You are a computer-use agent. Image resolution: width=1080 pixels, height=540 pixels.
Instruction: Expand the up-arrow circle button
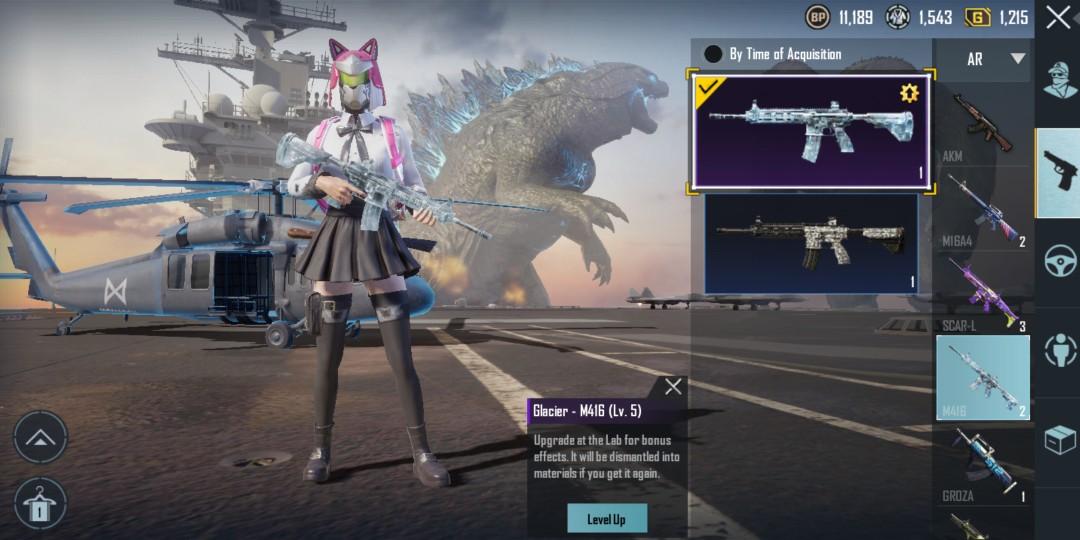pos(40,438)
